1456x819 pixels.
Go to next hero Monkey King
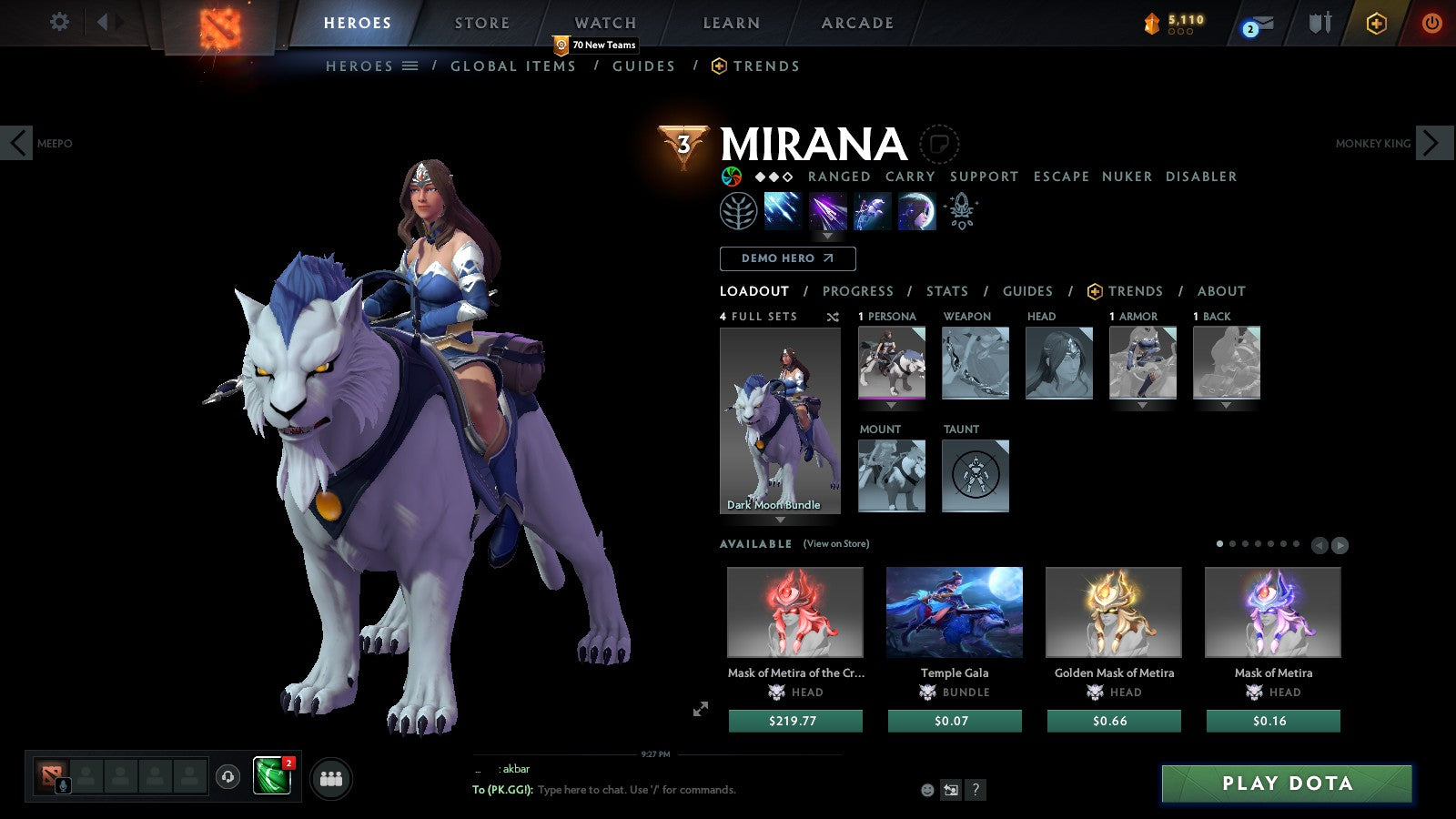pyautogui.click(x=1432, y=143)
